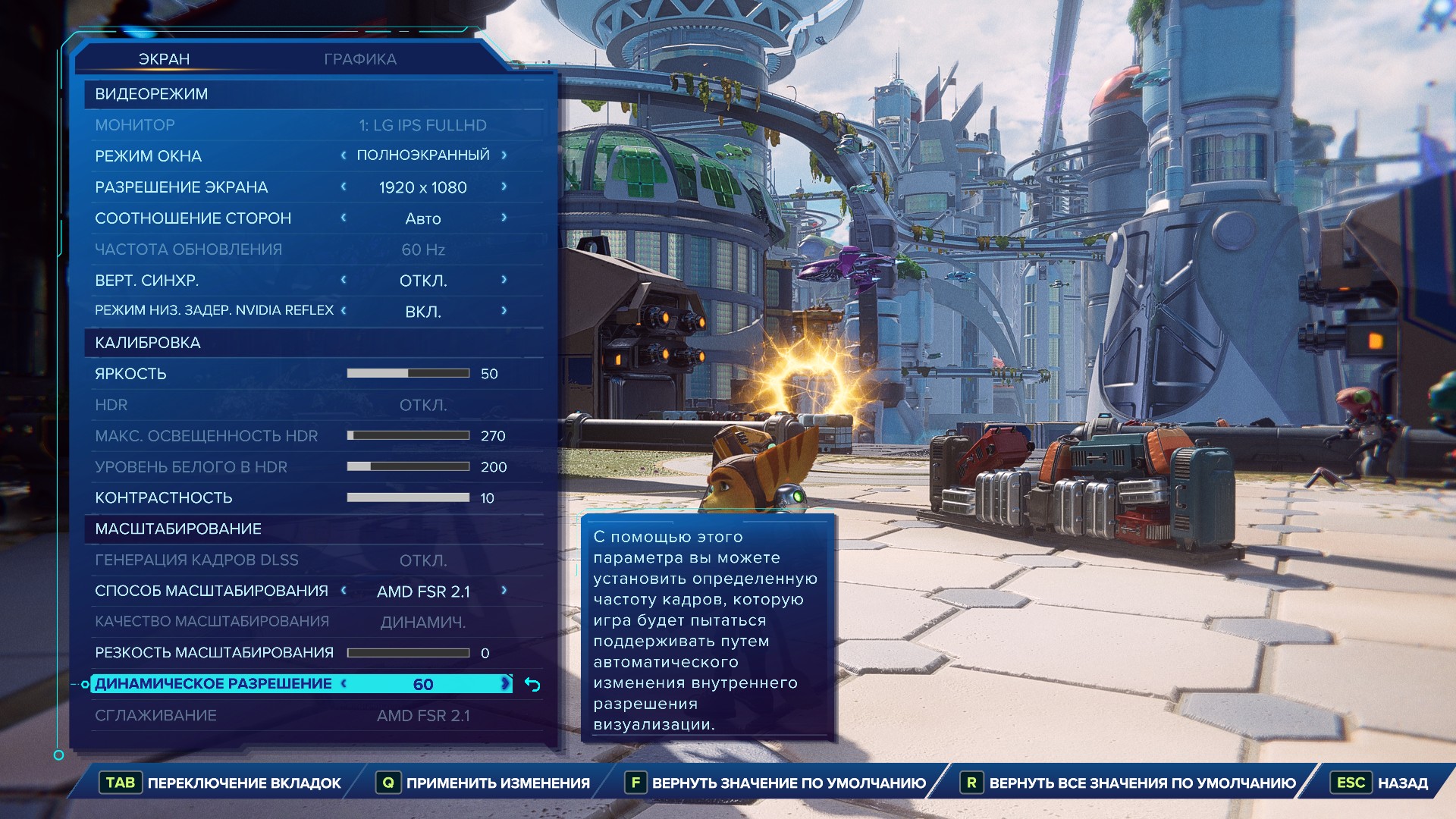The width and height of the screenshot is (1456, 819).
Task: Click ПЕРЕКЛЮЧЕНИЕ ВКЛАДОК to switch tabs
Action: (243, 783)
